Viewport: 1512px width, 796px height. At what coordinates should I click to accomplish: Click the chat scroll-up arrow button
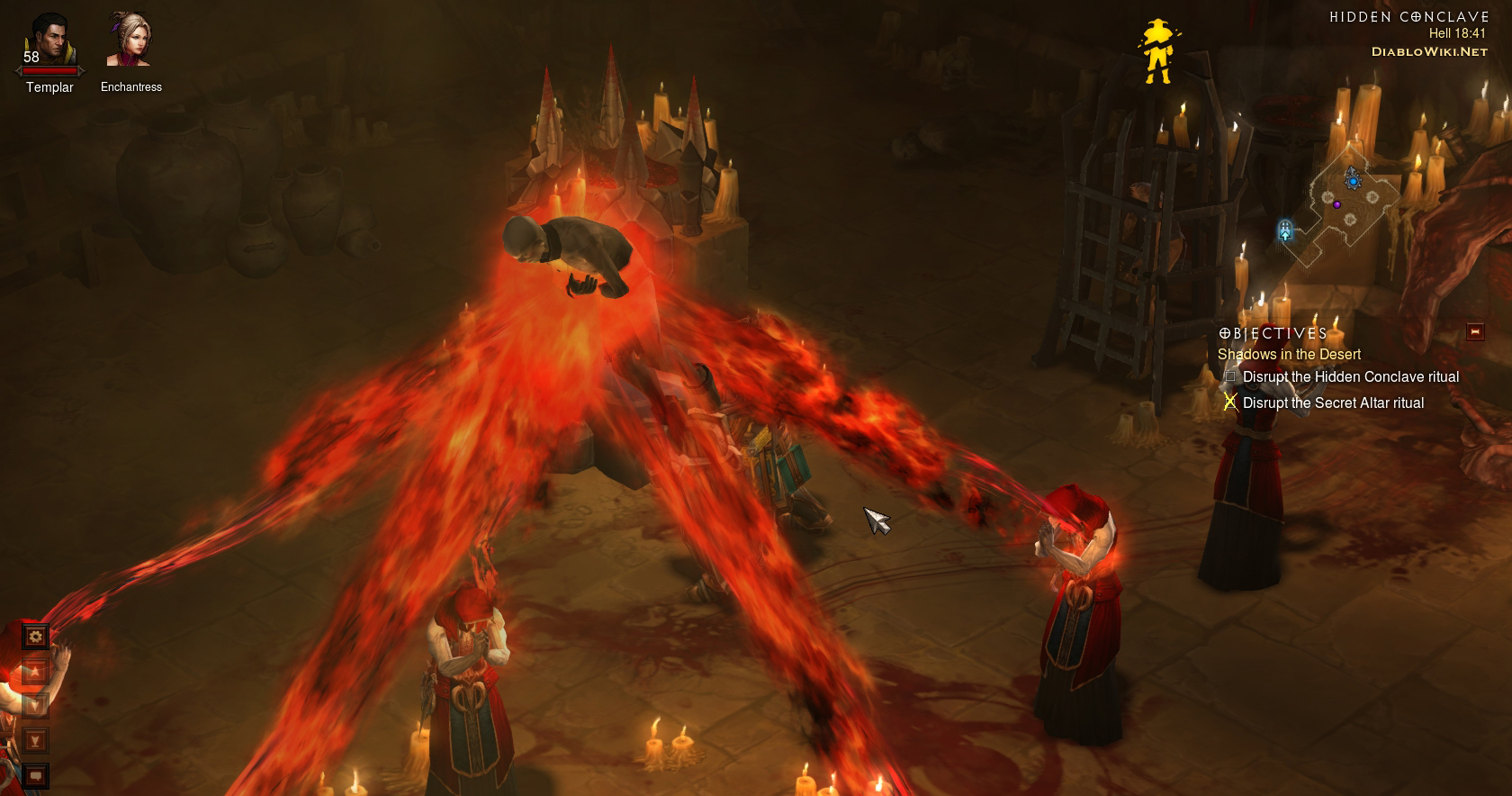pyautogui.click(x=35, y=671)
